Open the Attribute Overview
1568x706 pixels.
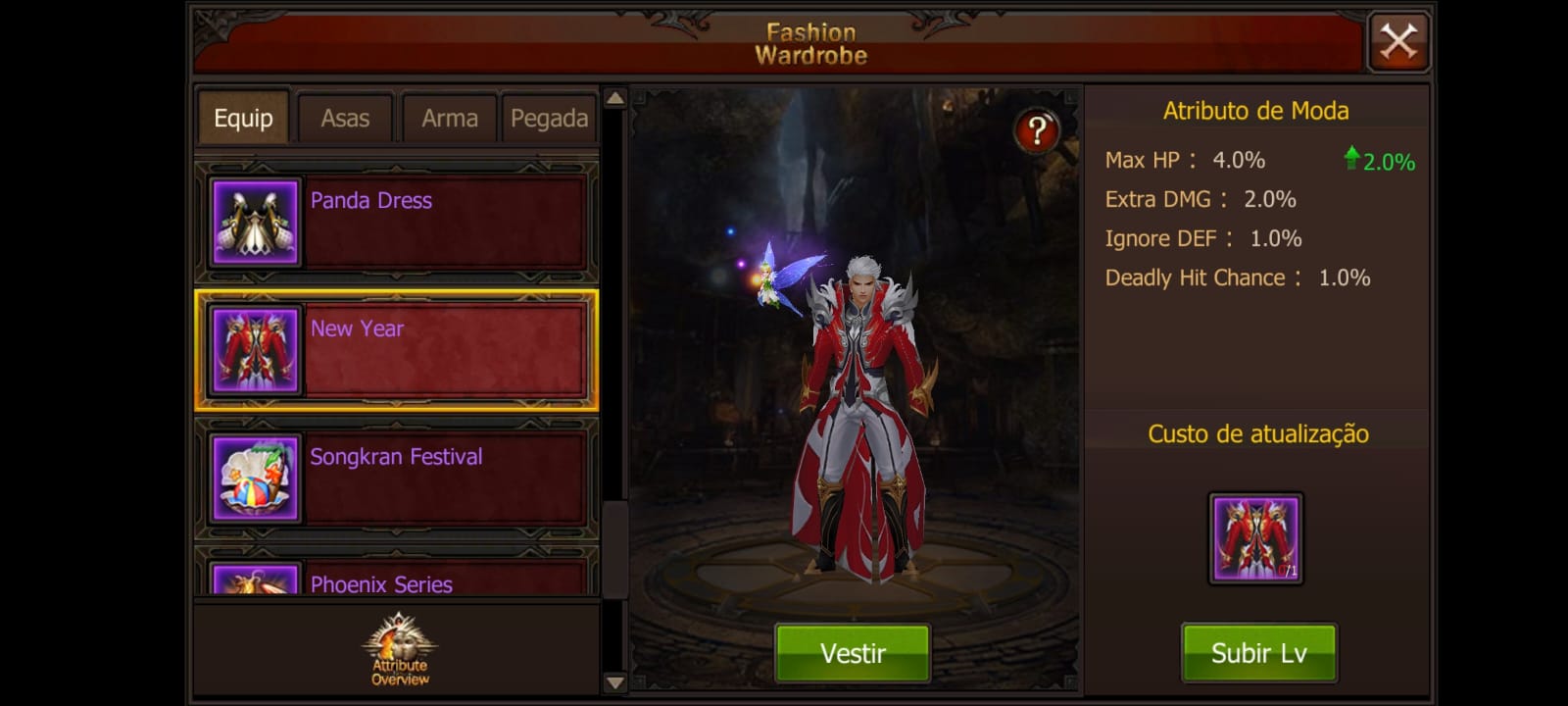400,649
